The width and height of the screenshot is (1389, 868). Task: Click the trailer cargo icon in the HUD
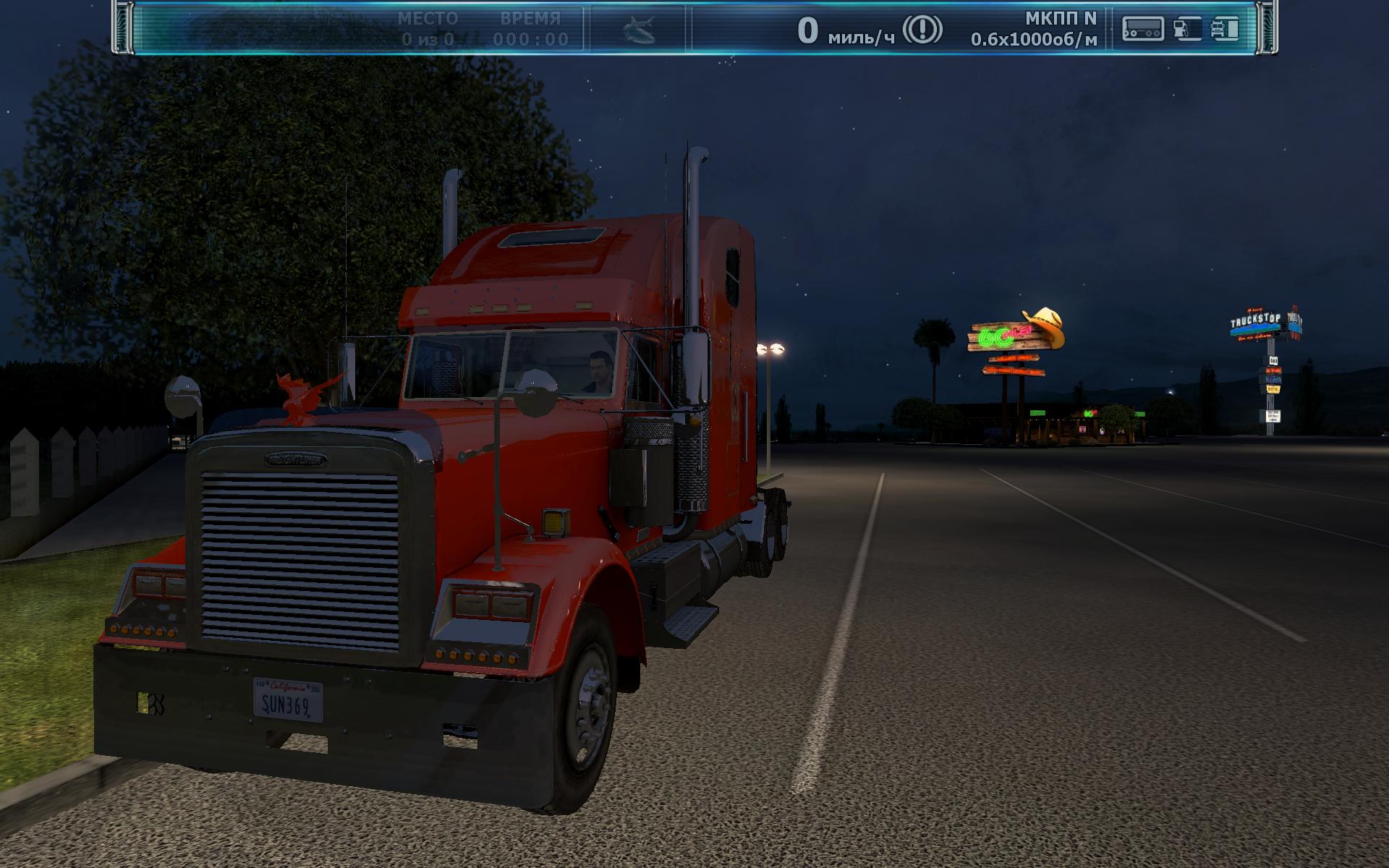[x=1142, y=29]
